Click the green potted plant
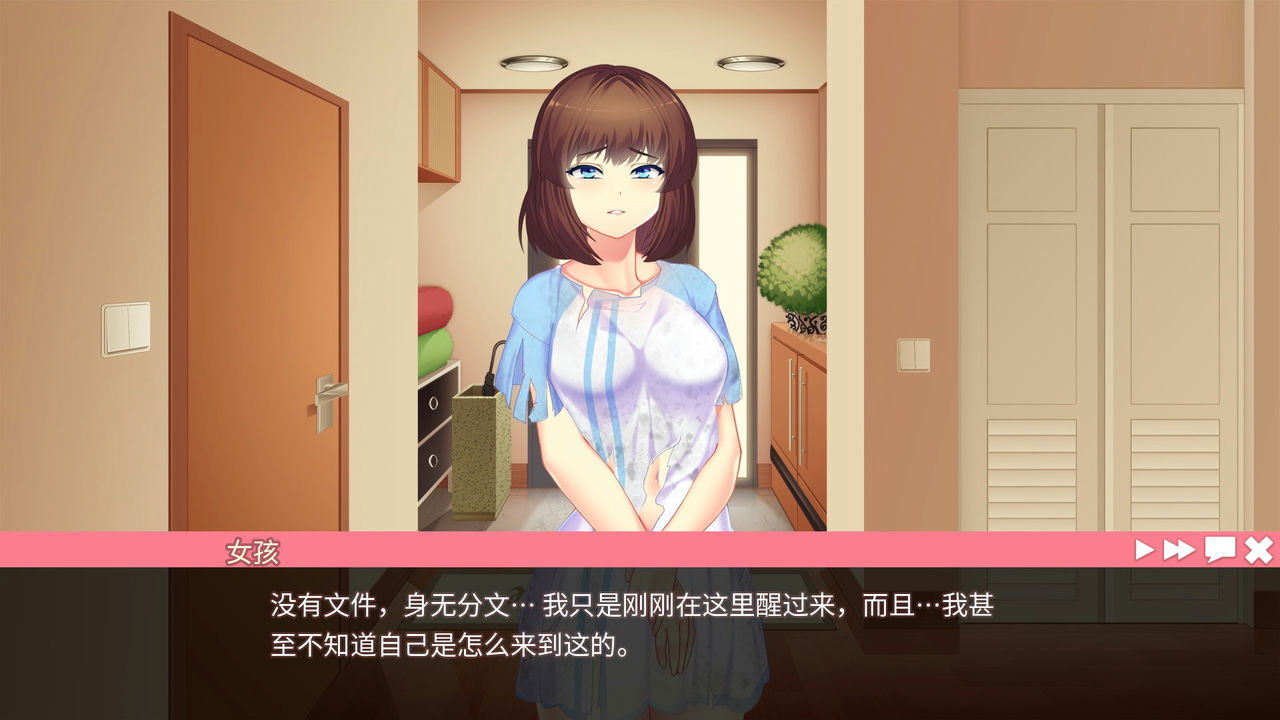1280x720 pixels. click(795, 265)
